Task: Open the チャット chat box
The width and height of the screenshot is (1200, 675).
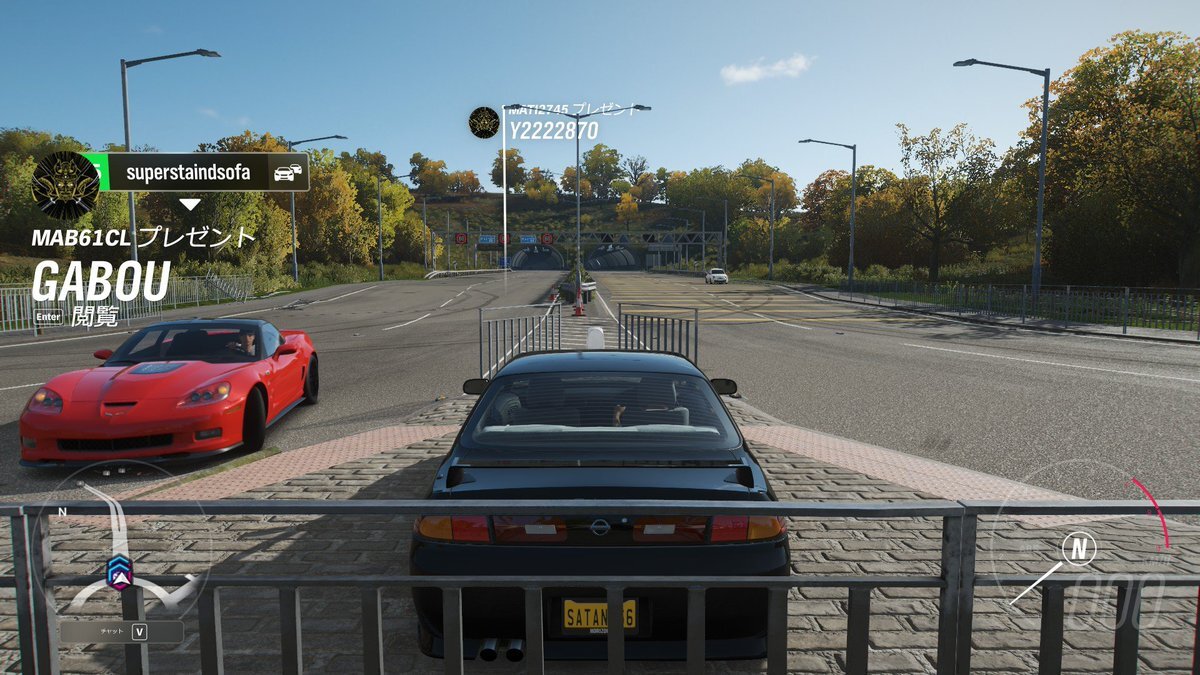Action: (122, 631)
